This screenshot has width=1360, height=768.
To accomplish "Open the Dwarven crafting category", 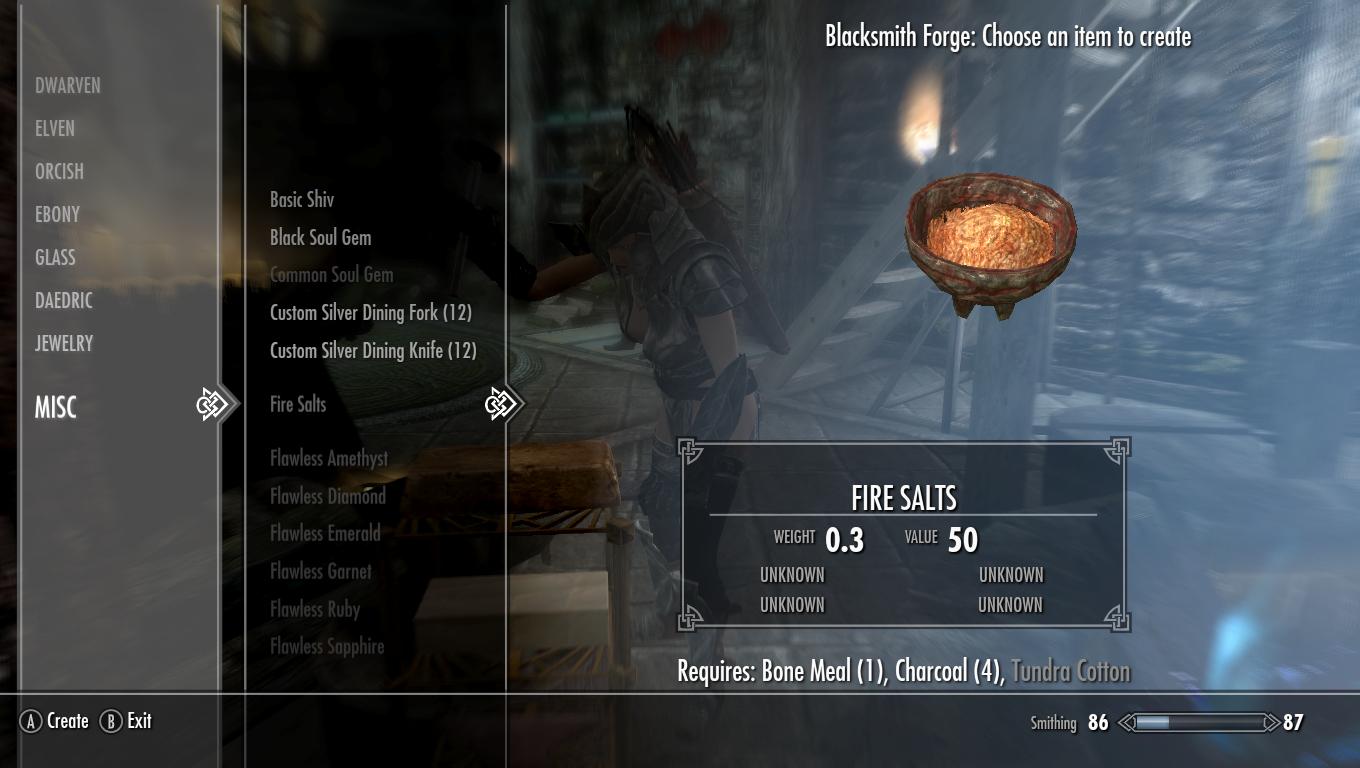I will [68, 86].
